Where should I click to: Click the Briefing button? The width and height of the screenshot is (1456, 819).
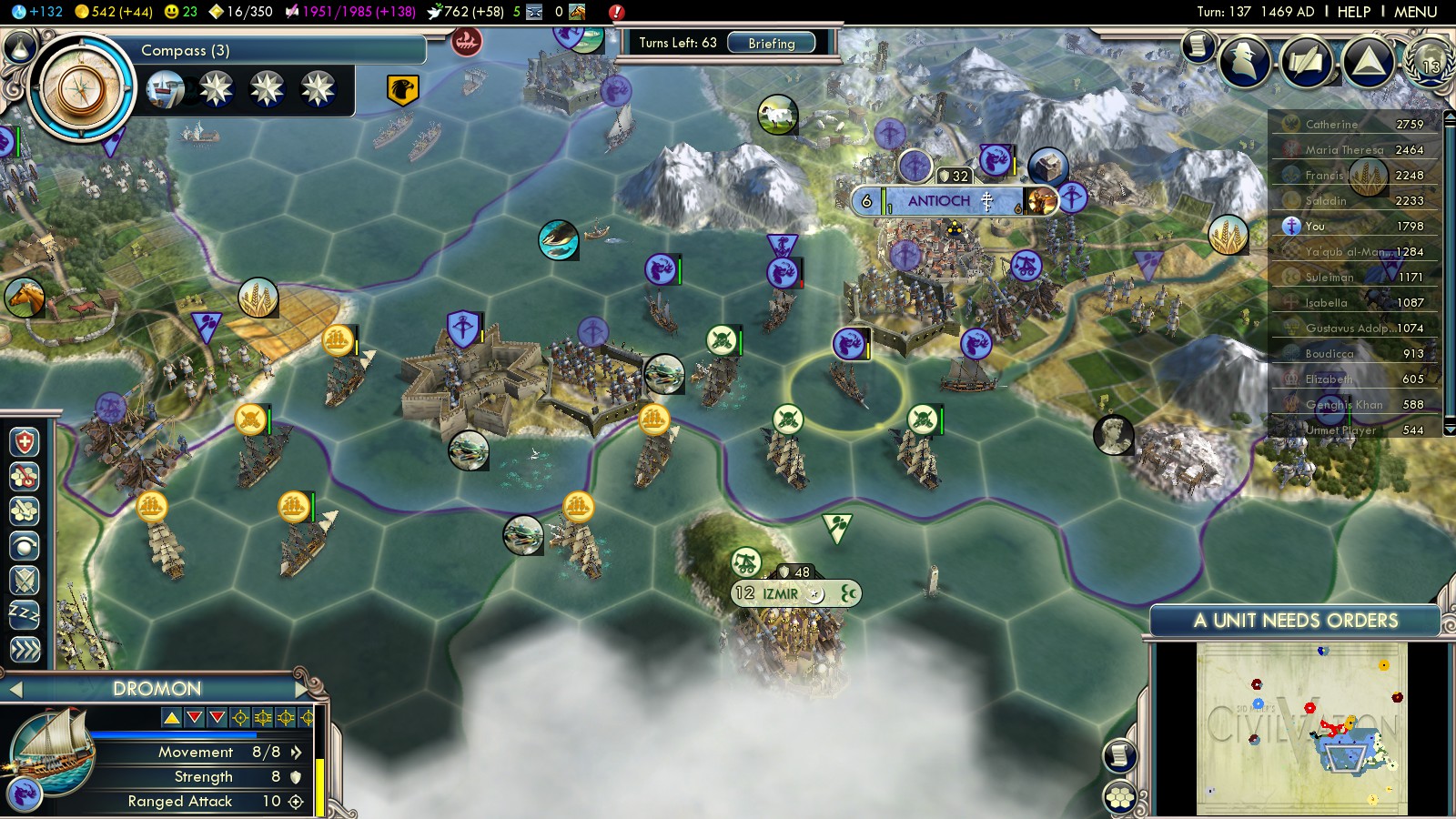(x=771, y=43)
